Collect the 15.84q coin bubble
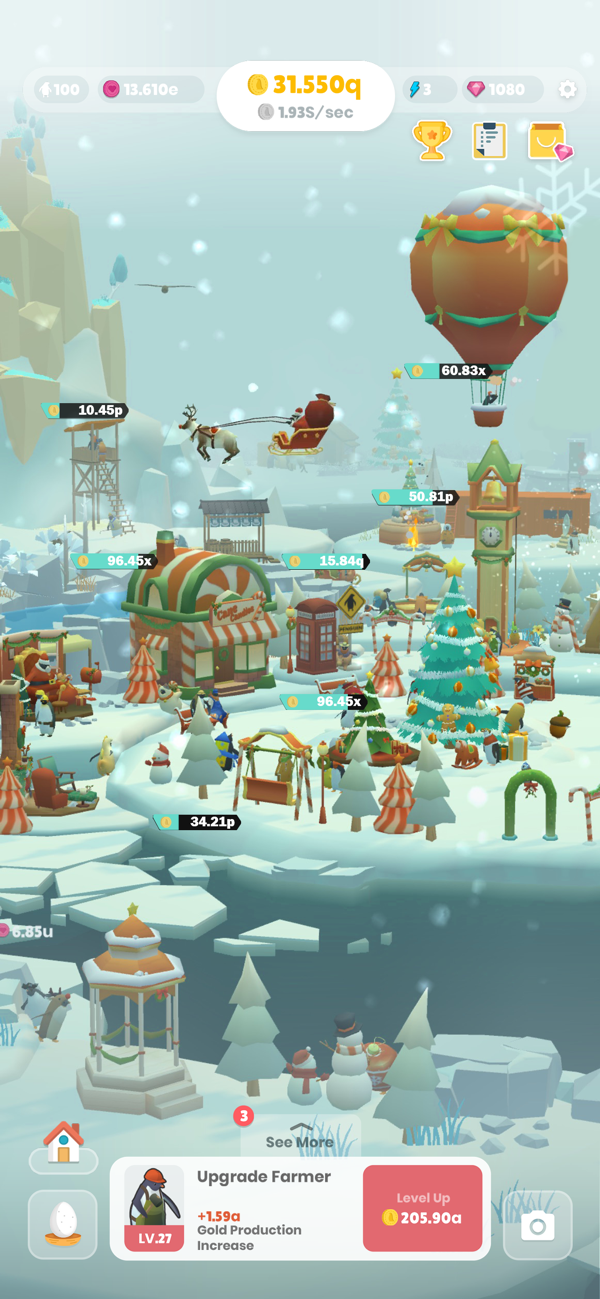The image size is (600, 1299). (329, 561)
